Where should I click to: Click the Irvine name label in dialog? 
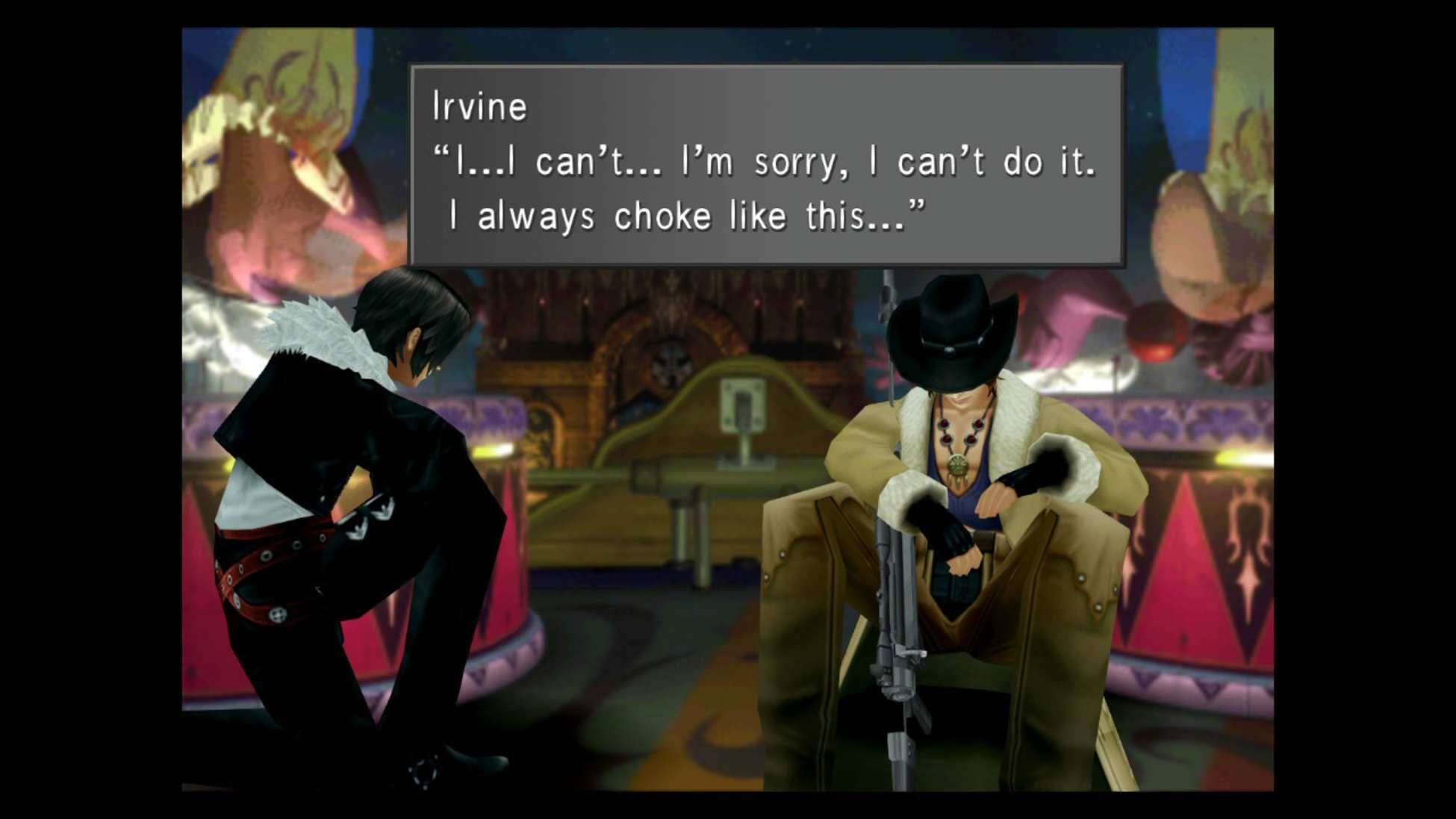click(482, 105)
